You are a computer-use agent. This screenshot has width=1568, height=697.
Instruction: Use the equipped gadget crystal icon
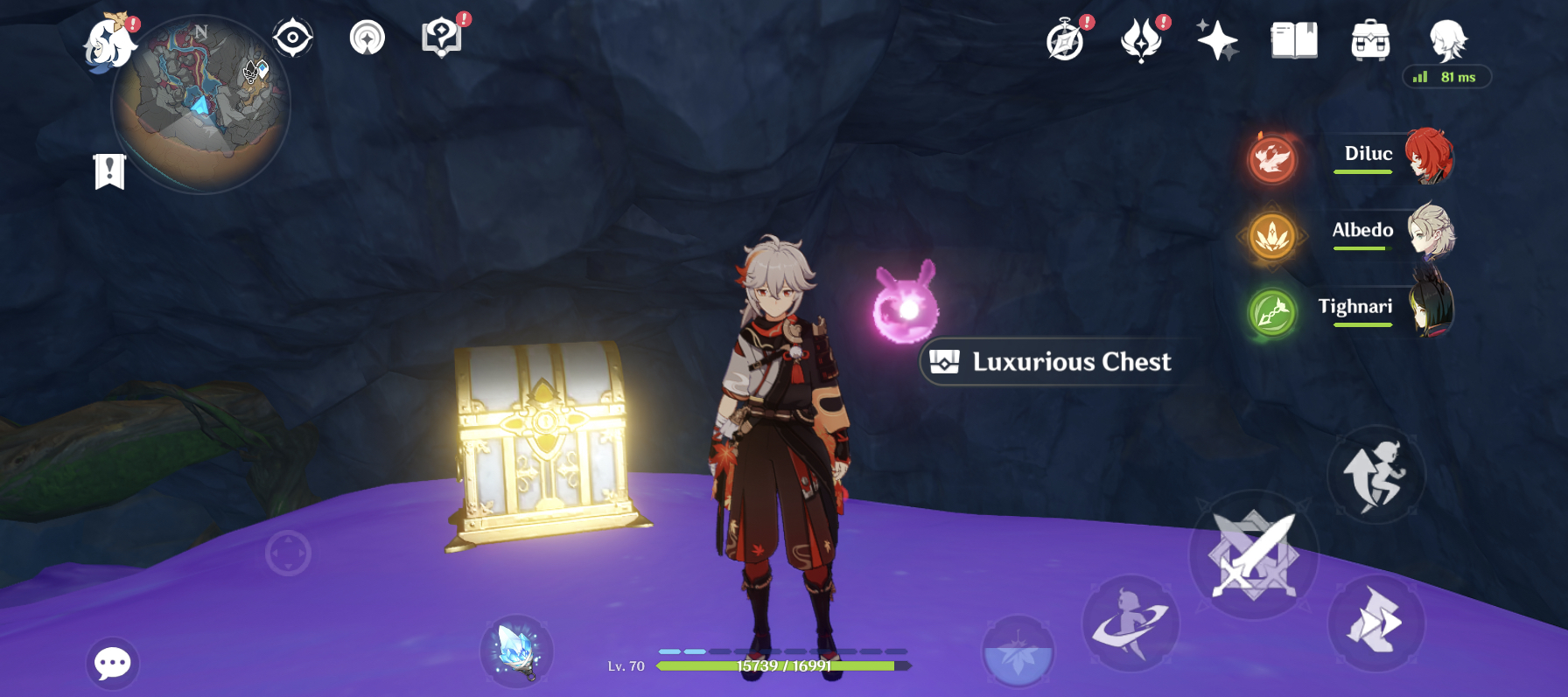(518, 653)
